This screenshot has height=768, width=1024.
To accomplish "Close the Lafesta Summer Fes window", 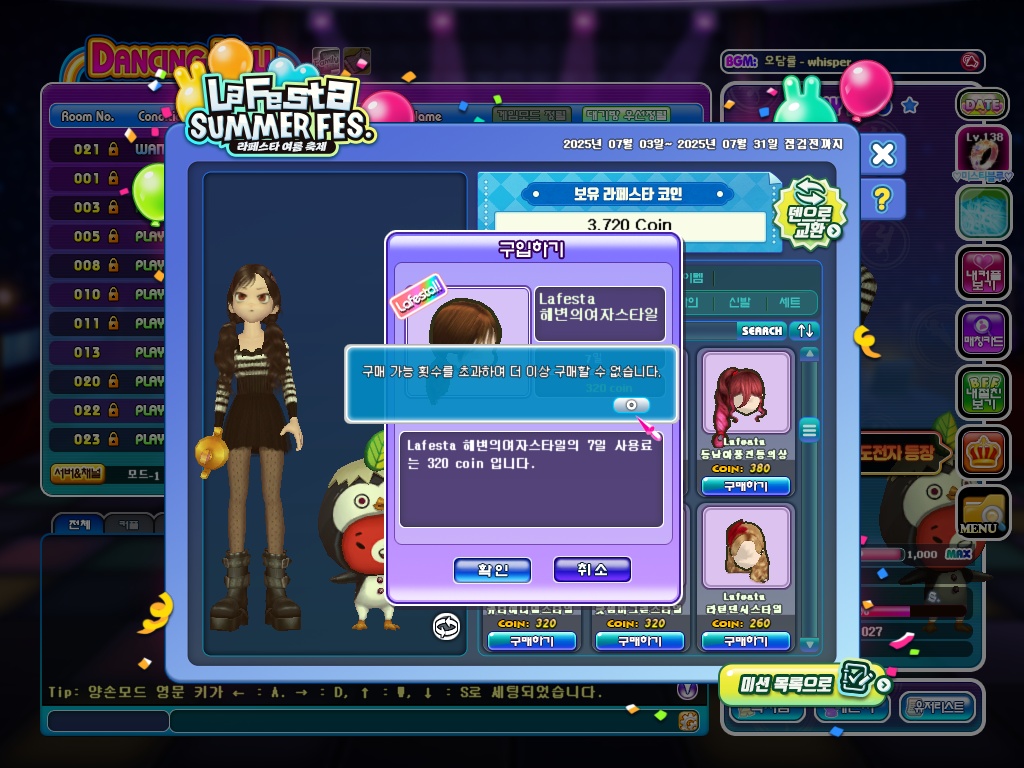I will click(882, 154).
